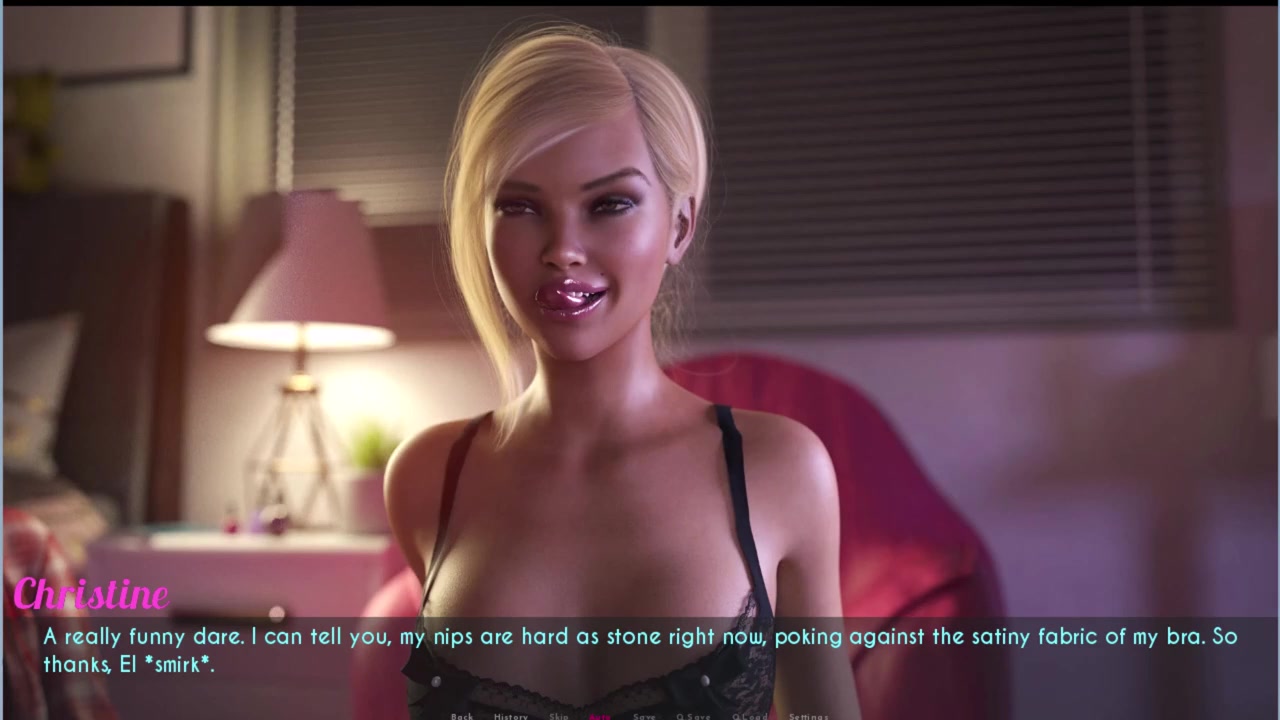
Task: Toggle the Auto advance mode
Action: (x=601, y=716)
